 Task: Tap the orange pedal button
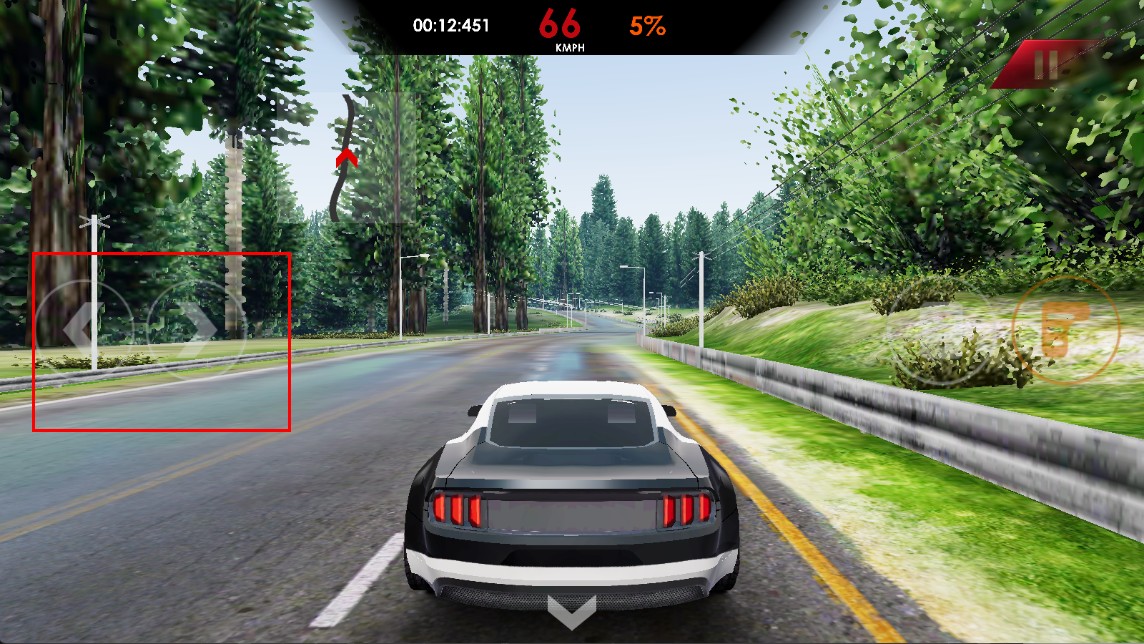coord(1062,330)
